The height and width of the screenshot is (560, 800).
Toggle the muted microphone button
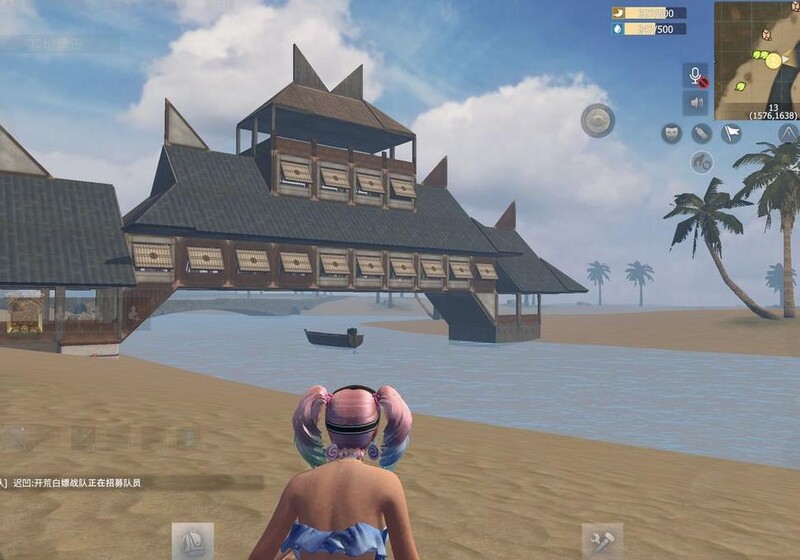(x=695, y=76)
